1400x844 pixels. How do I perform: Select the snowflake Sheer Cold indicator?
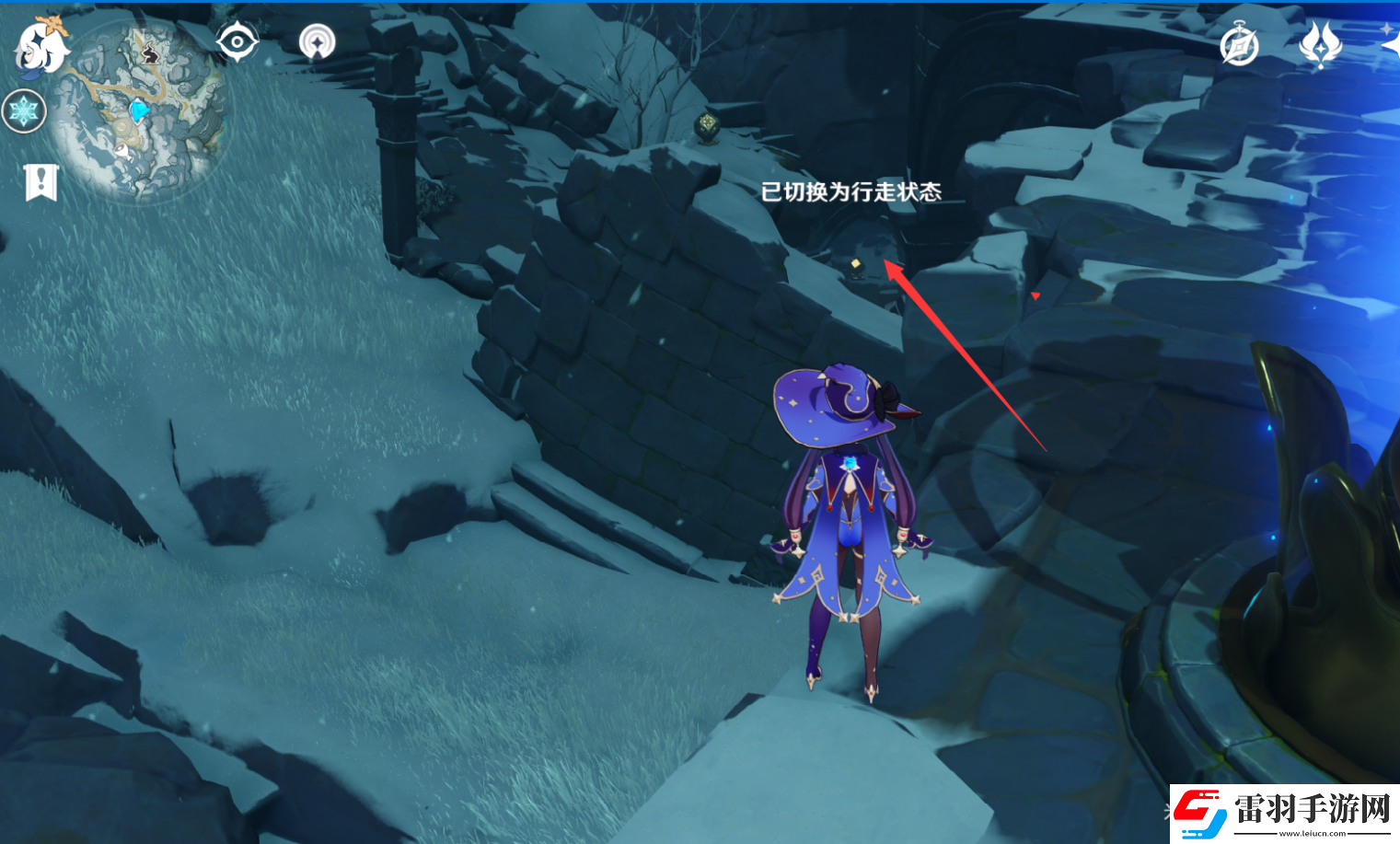pyautogui.click(x=24, y=112)
